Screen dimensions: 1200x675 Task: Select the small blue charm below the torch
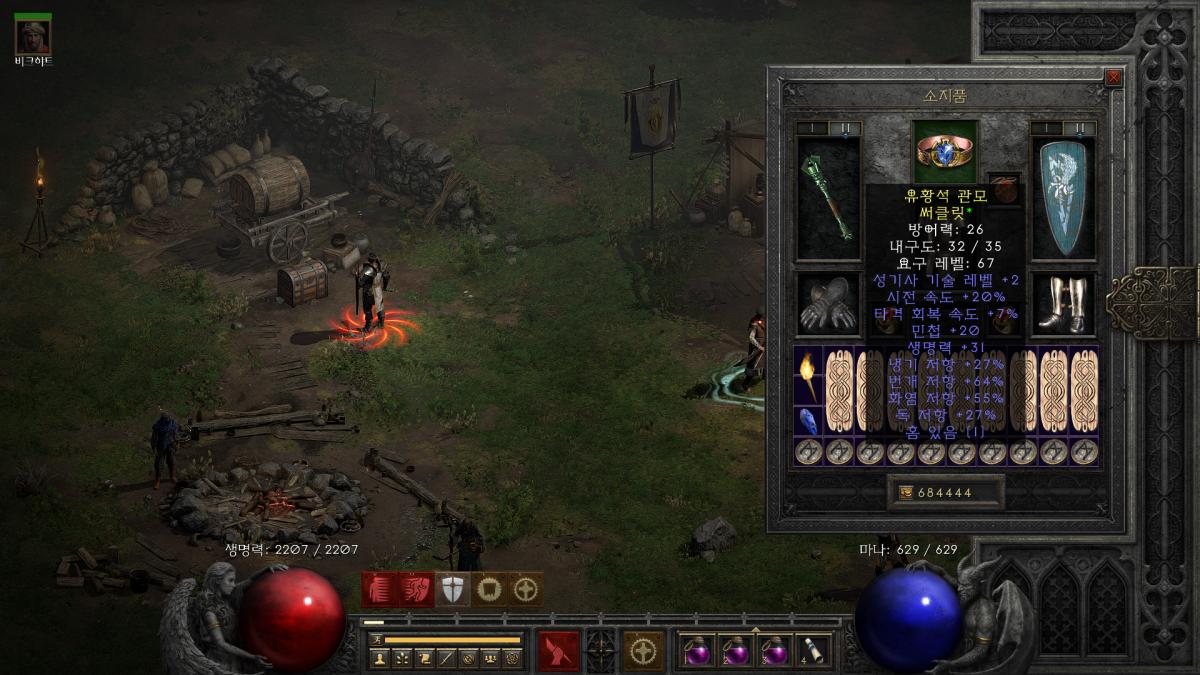tap(808, 421)
